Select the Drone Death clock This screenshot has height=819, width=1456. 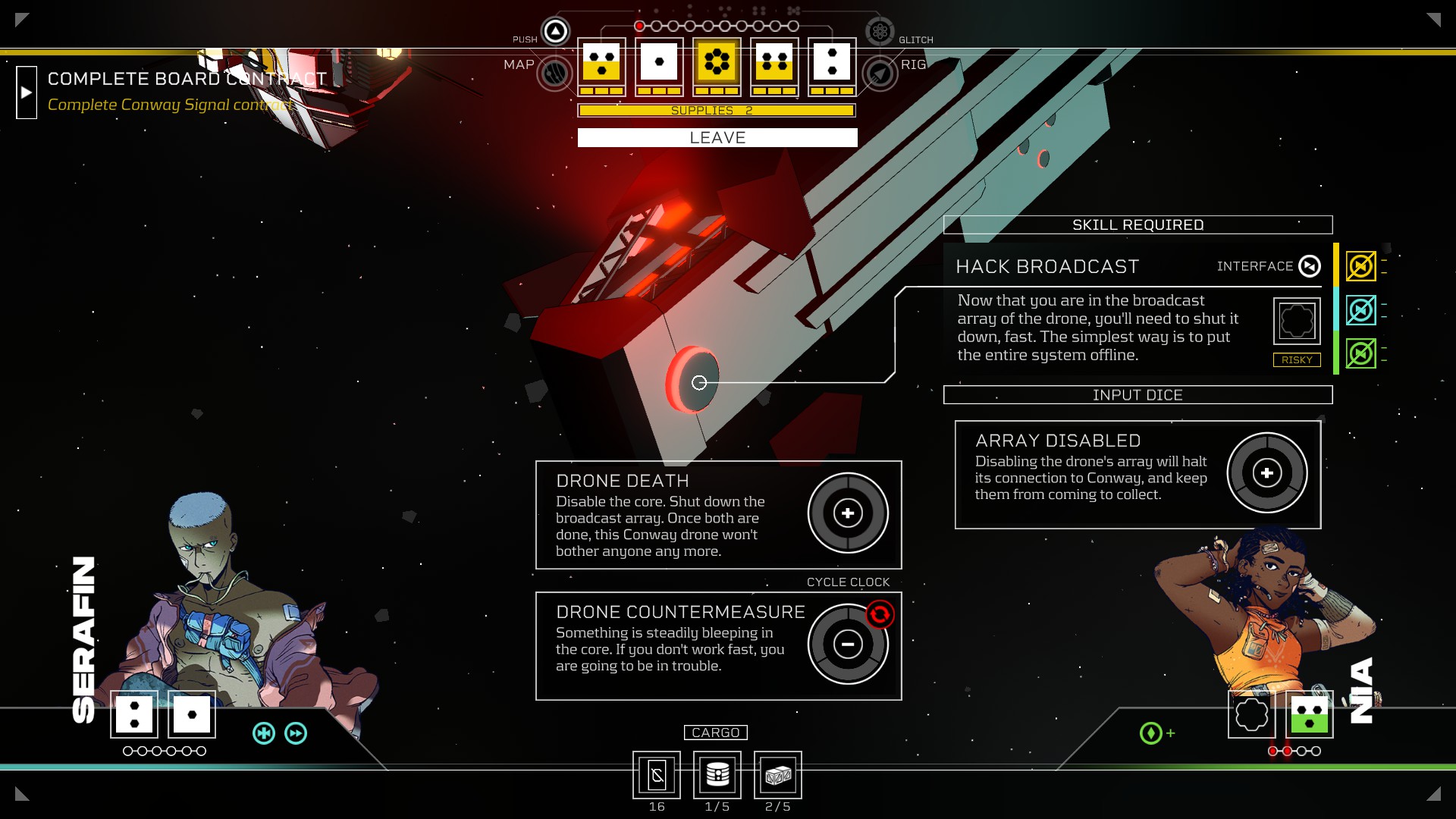[x=847, y=513]
